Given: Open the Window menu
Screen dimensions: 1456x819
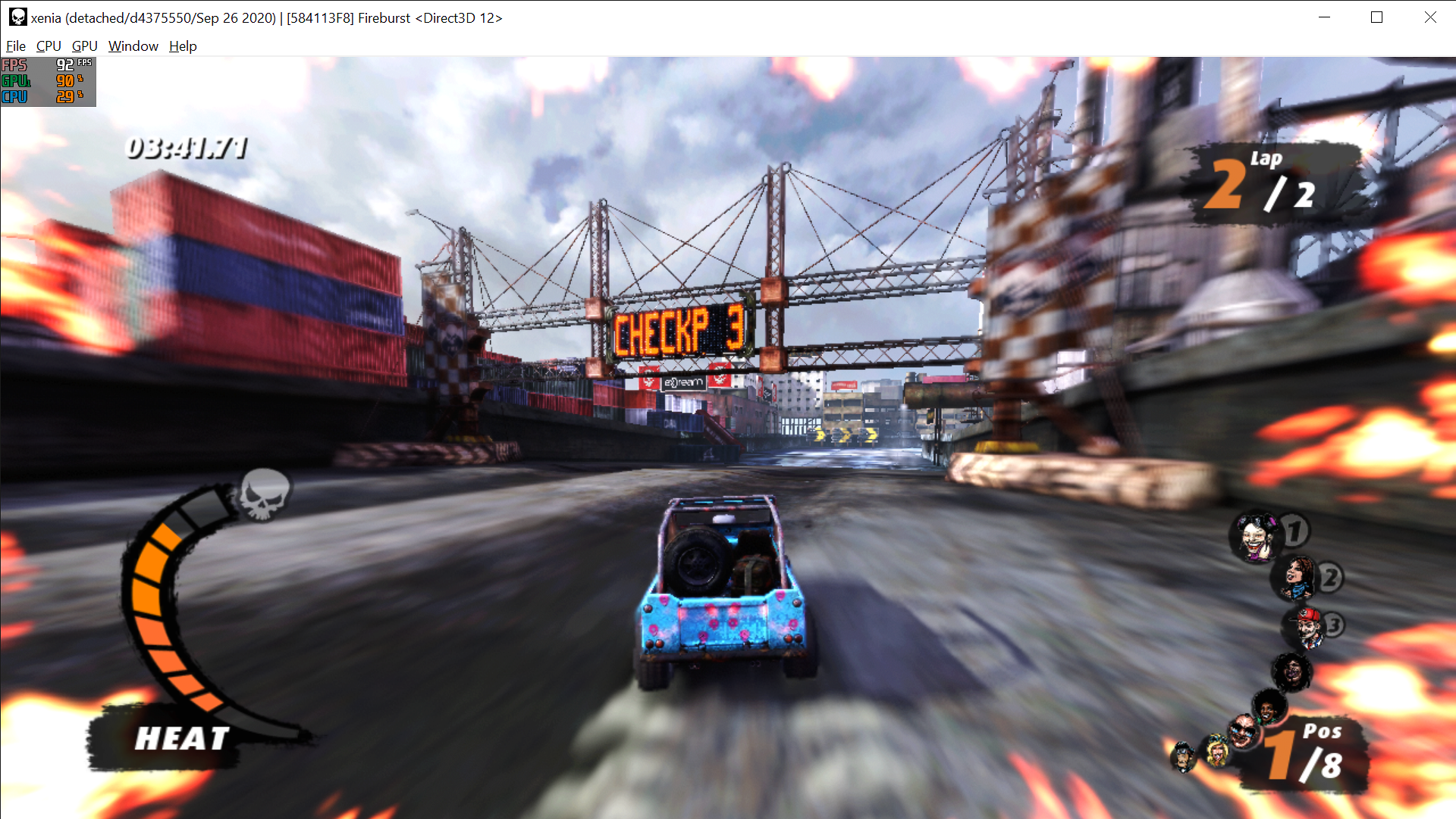Looking at the screenshot, I should 133,46.
